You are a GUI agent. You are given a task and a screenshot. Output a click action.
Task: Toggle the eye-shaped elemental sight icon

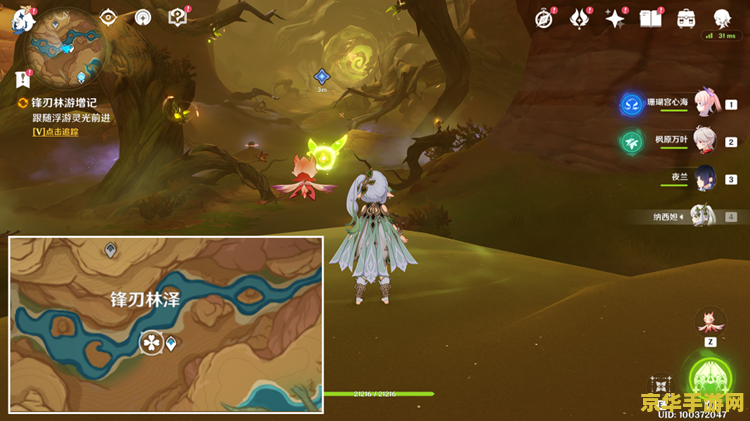click(108, 17)
